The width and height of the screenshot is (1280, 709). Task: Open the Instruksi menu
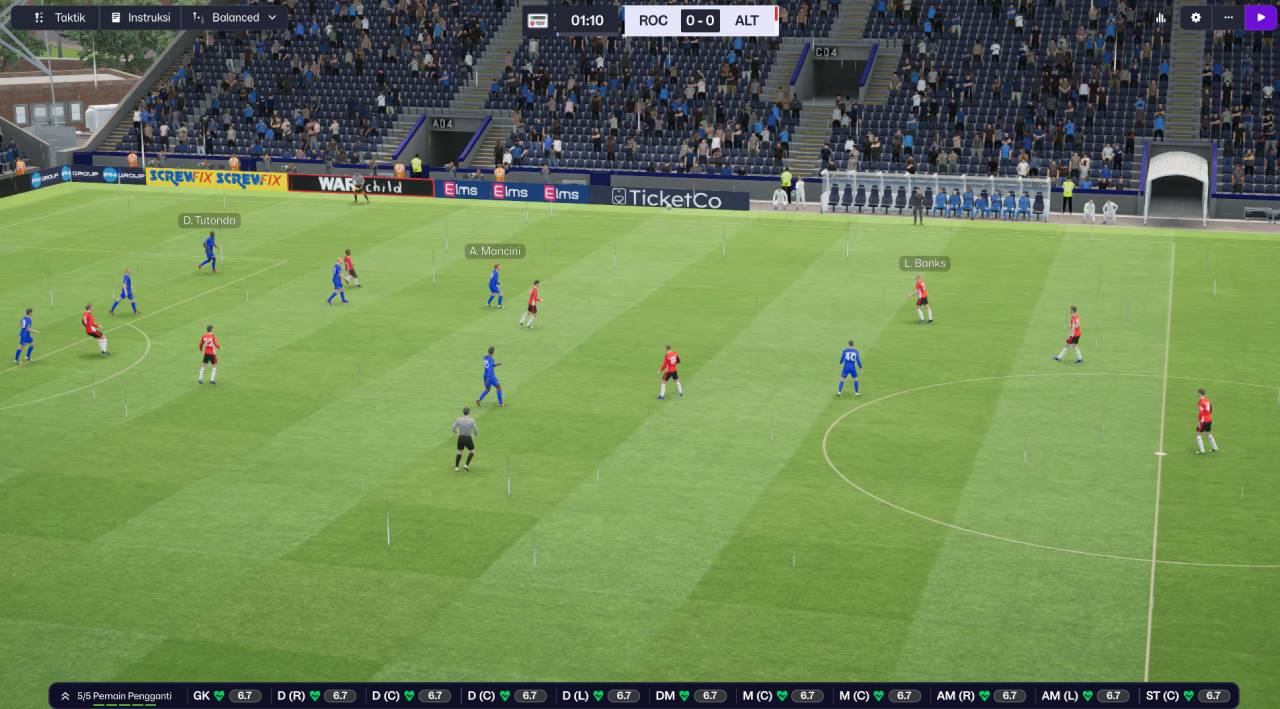click(140, 18)
